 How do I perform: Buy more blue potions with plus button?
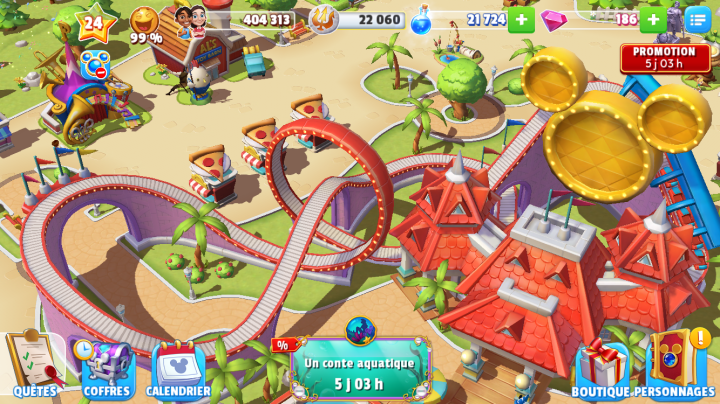(521, 19)
